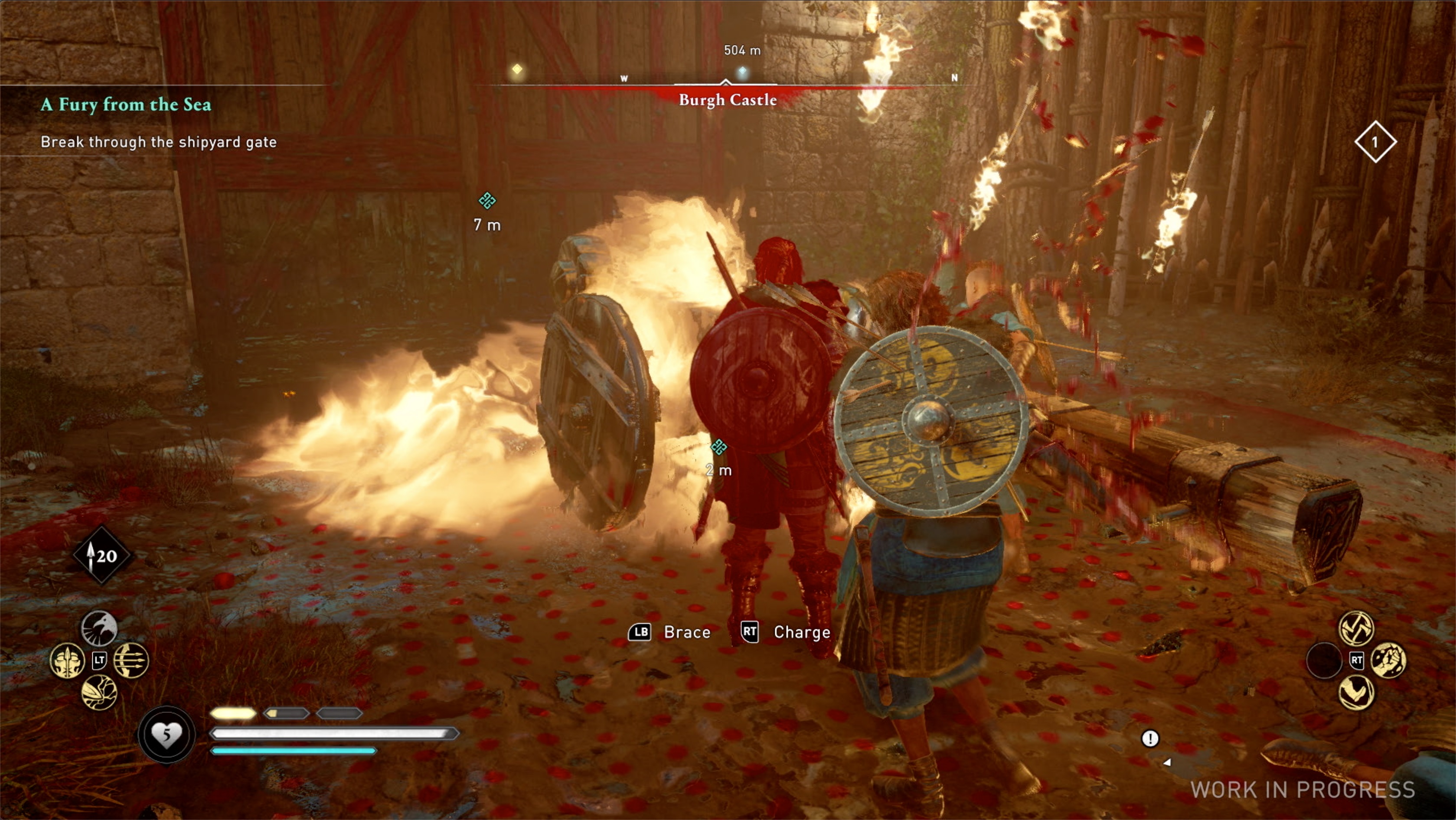Image resolution: width=1456 pixels, height=820 pixels.
Task: Activate the raven ability icon
Action: [99, 628]
